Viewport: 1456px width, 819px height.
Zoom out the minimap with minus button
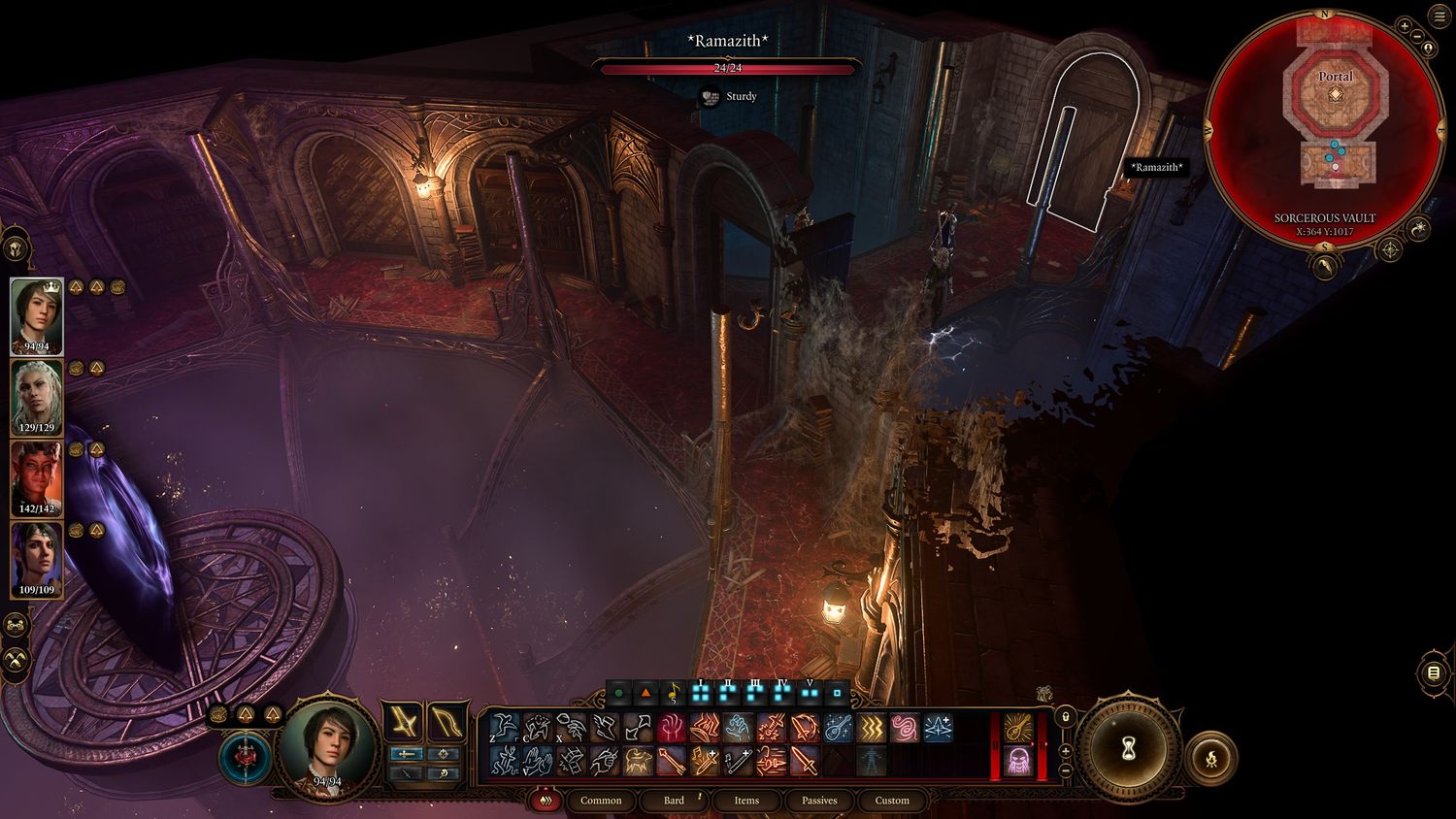1418,37
